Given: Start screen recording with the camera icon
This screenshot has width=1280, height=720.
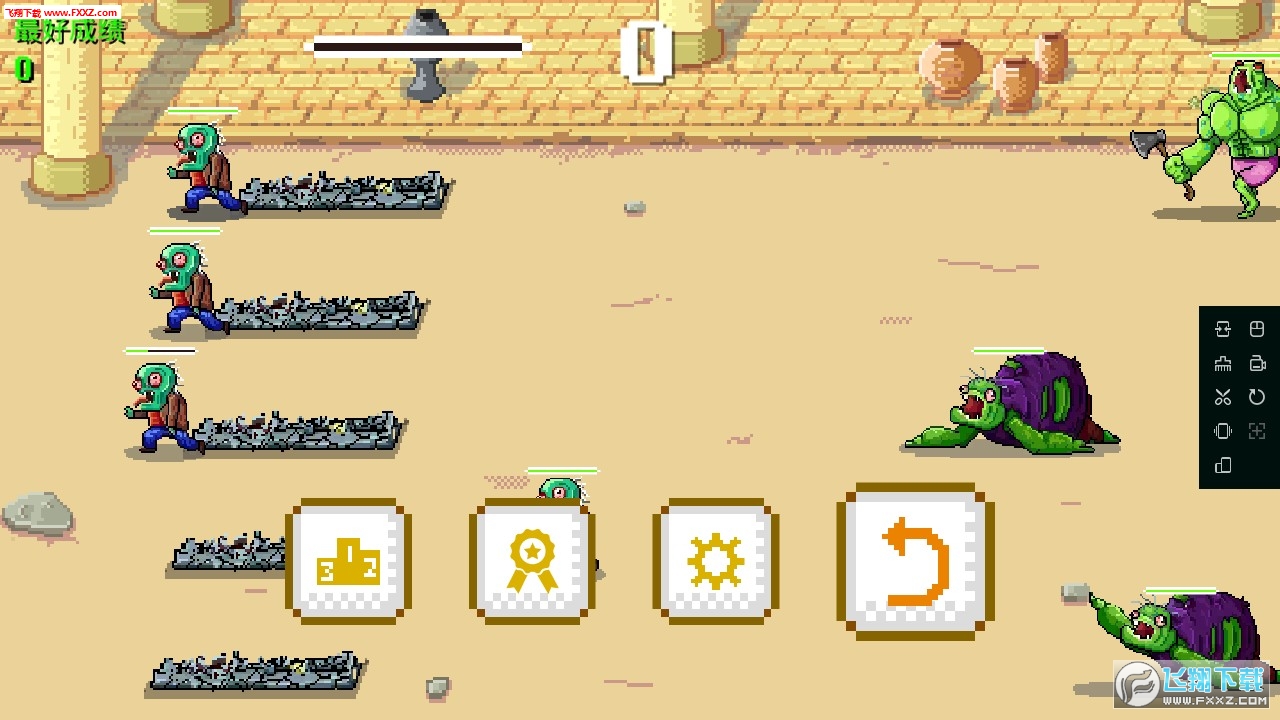Looking at the screenshot, I should (1257, 363).
